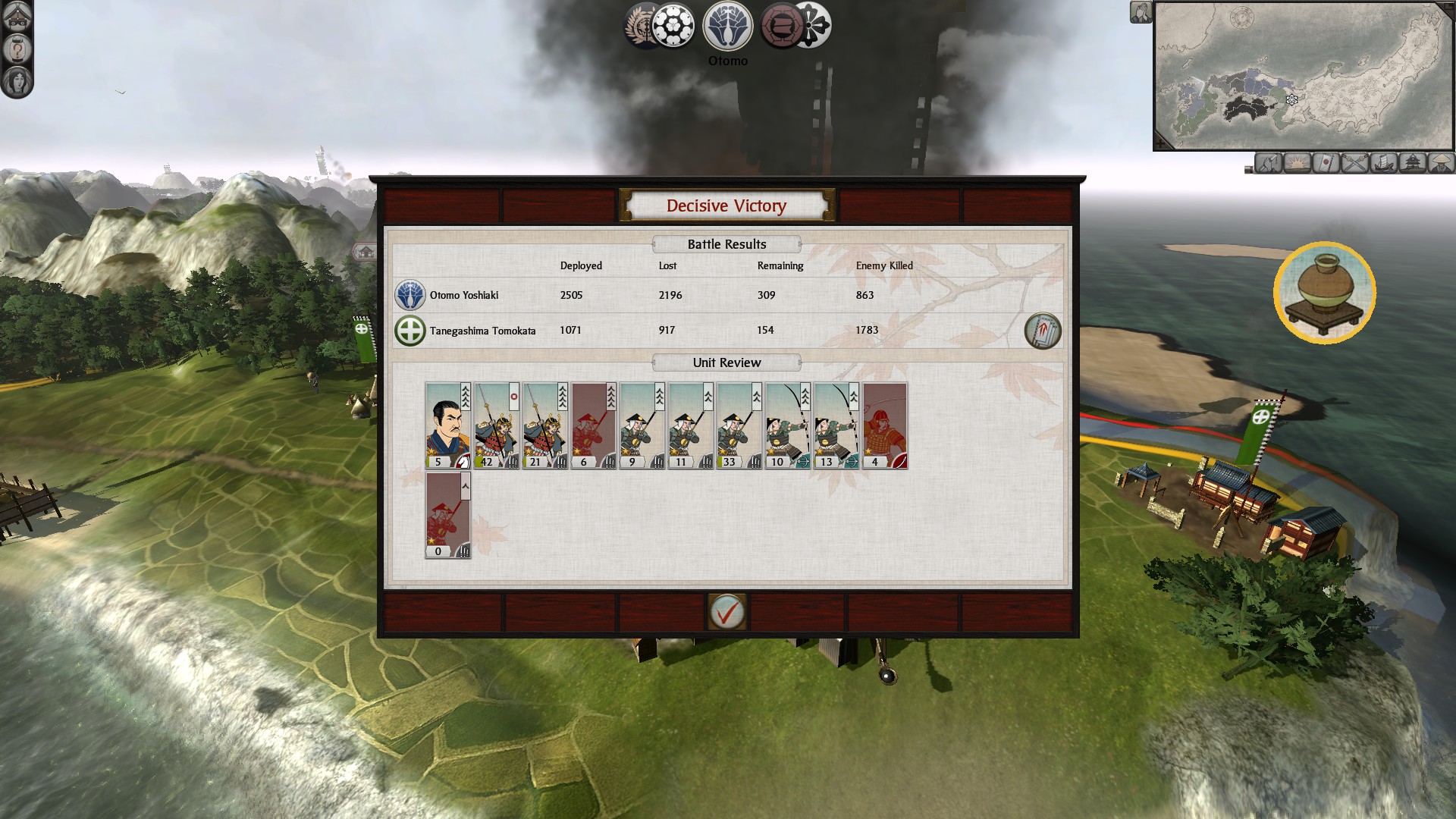The width and height of the screenshot is (1456, 819).
Task: Click the Otomo clan crest at top
Action: pos(727,26)
